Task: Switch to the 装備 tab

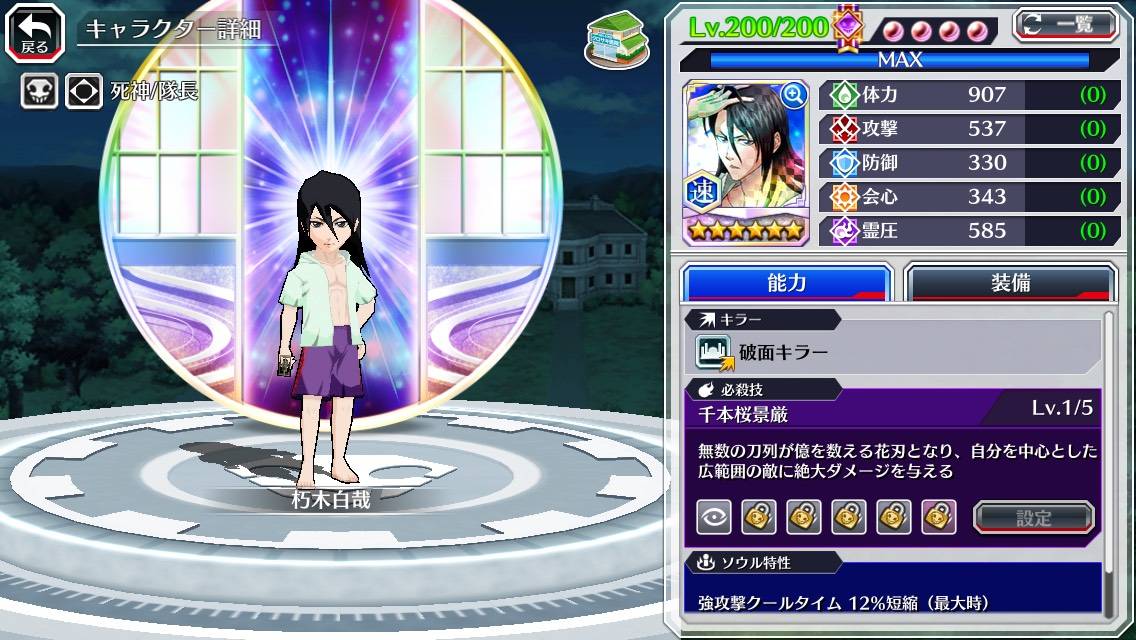Action: tap(1010, 283)
